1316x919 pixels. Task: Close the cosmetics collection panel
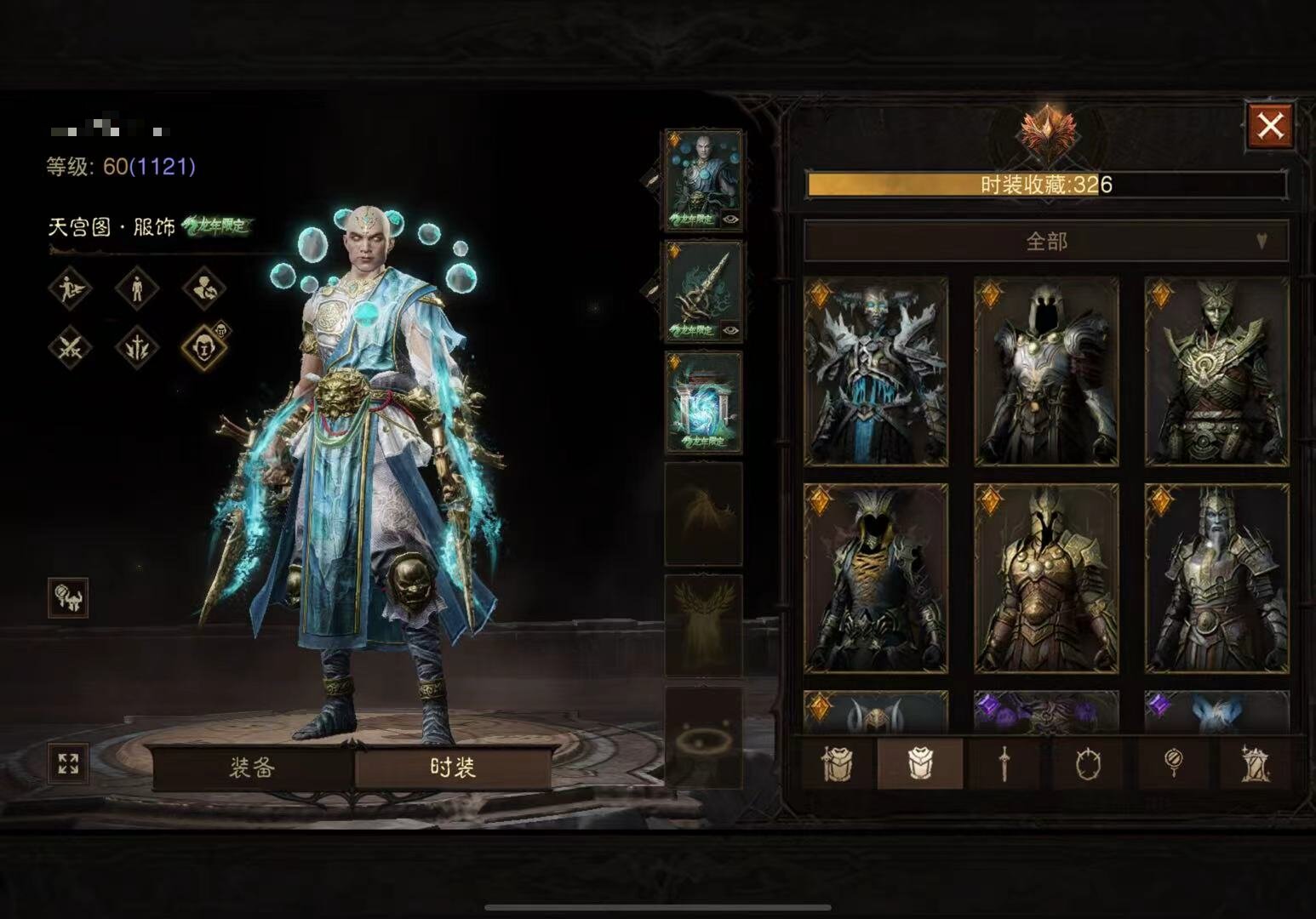coord(1270,127)
